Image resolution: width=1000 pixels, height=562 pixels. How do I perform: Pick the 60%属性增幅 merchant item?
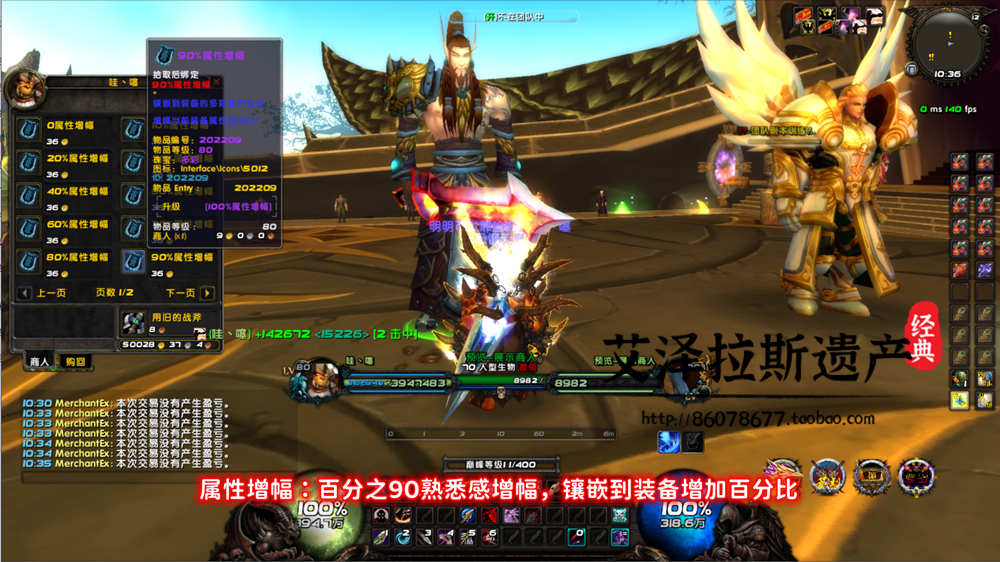pyautogui.click(x=30, y=230)
